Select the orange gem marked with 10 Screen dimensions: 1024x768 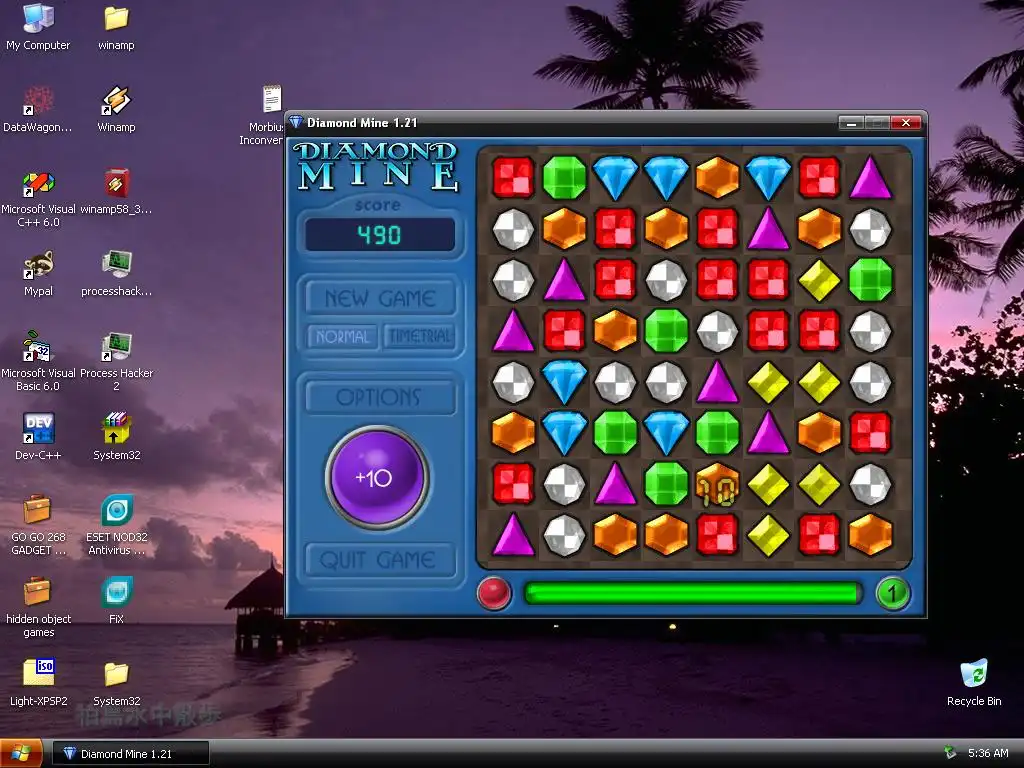tap(717, 483)
